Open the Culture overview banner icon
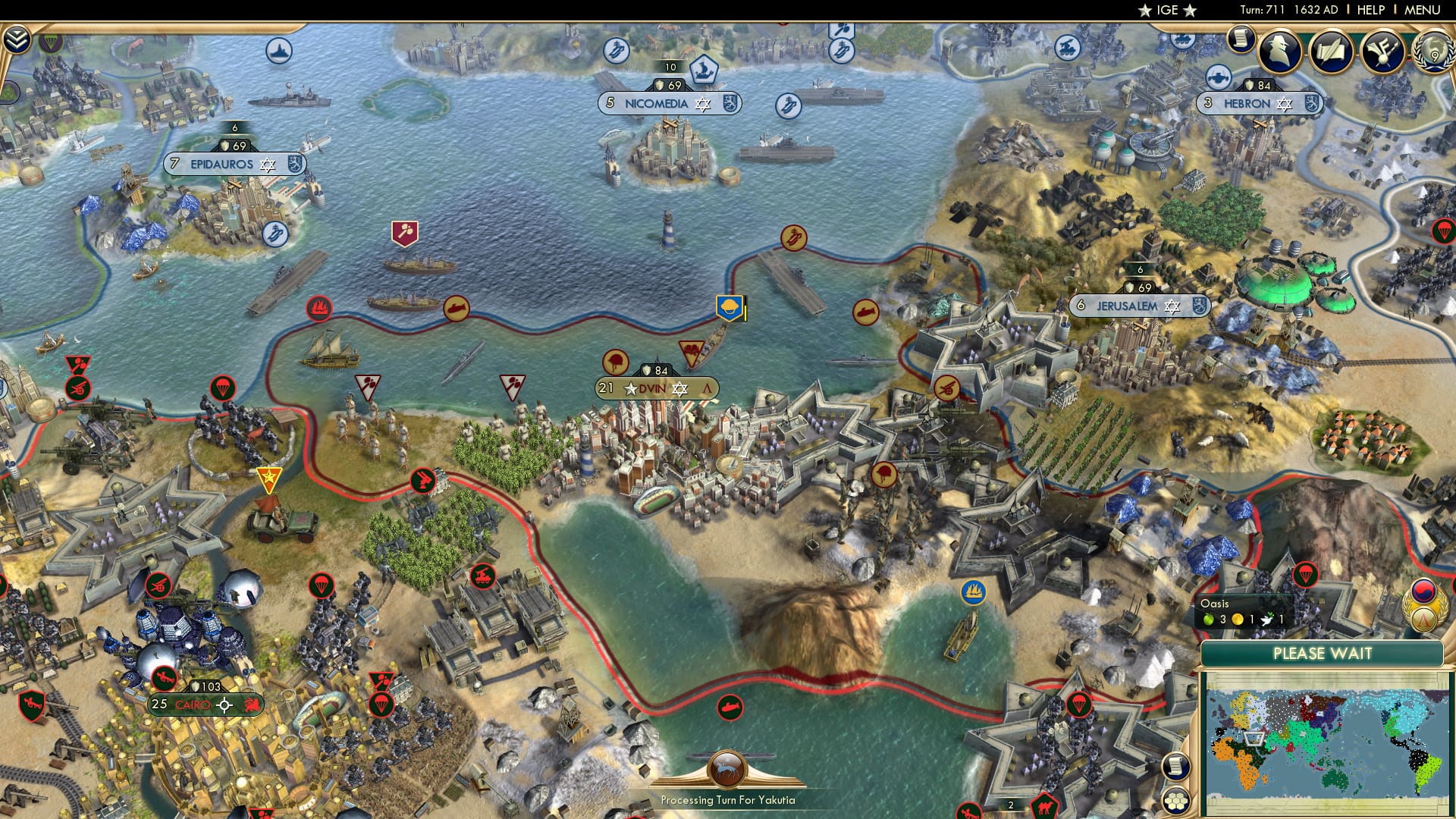Image resolution: width=1456 pixels, height=819 pixels. (1382, 52)
